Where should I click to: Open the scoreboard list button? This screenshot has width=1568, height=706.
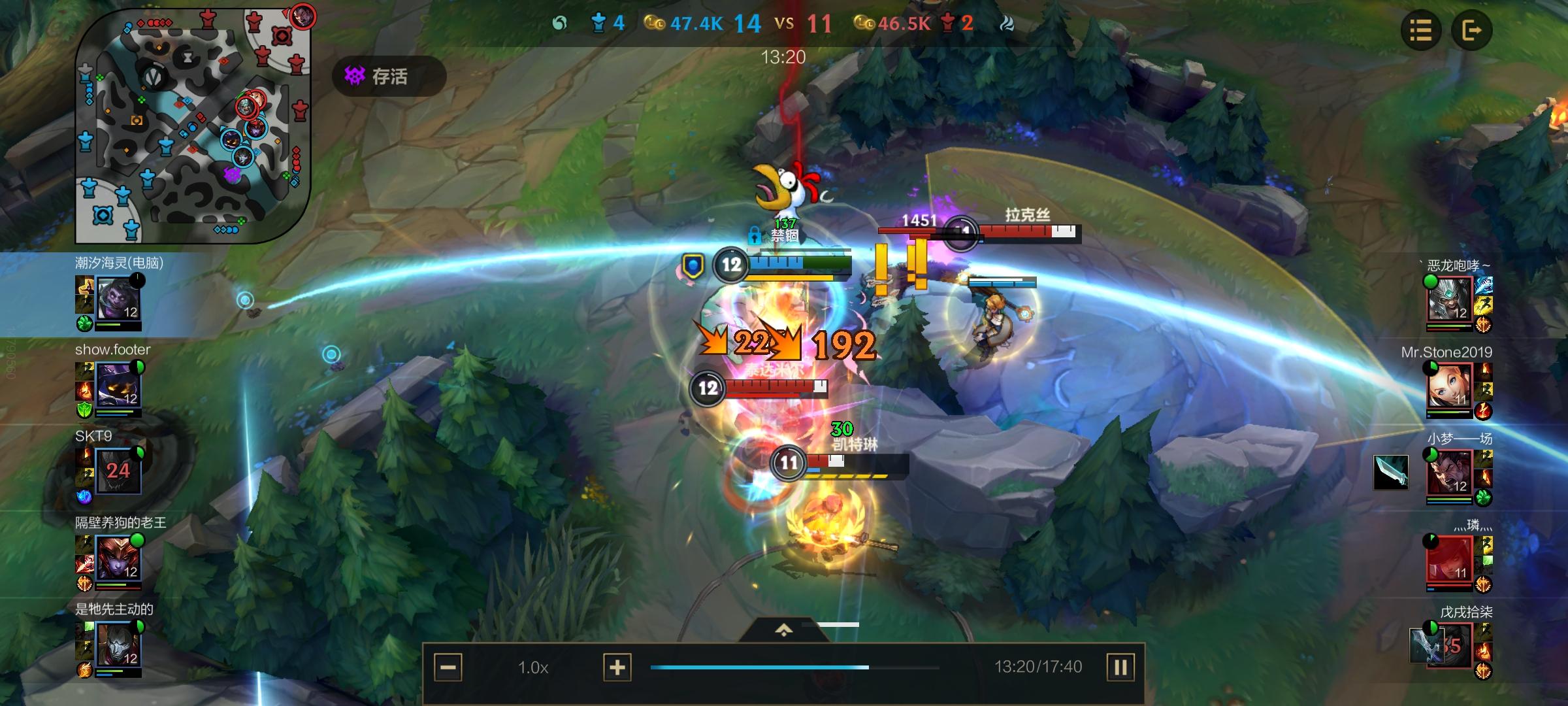point(1420,30)
